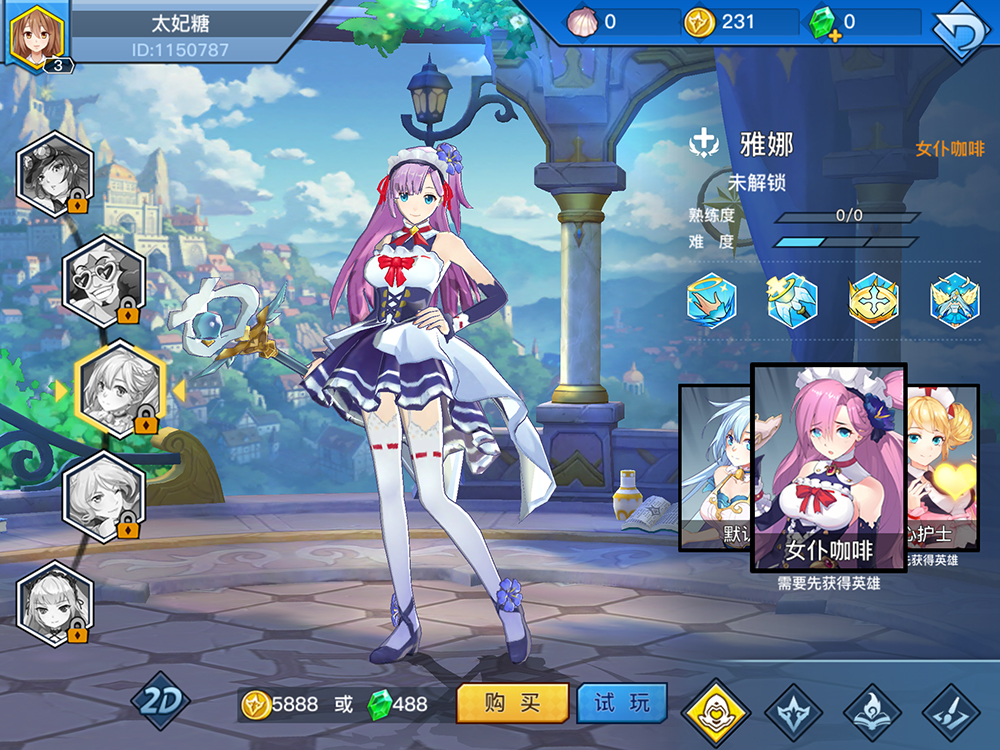Start a trial with the 试玩 button
Image resolution: width=1000 pixels, height=750 pixels.
[621, 704]
